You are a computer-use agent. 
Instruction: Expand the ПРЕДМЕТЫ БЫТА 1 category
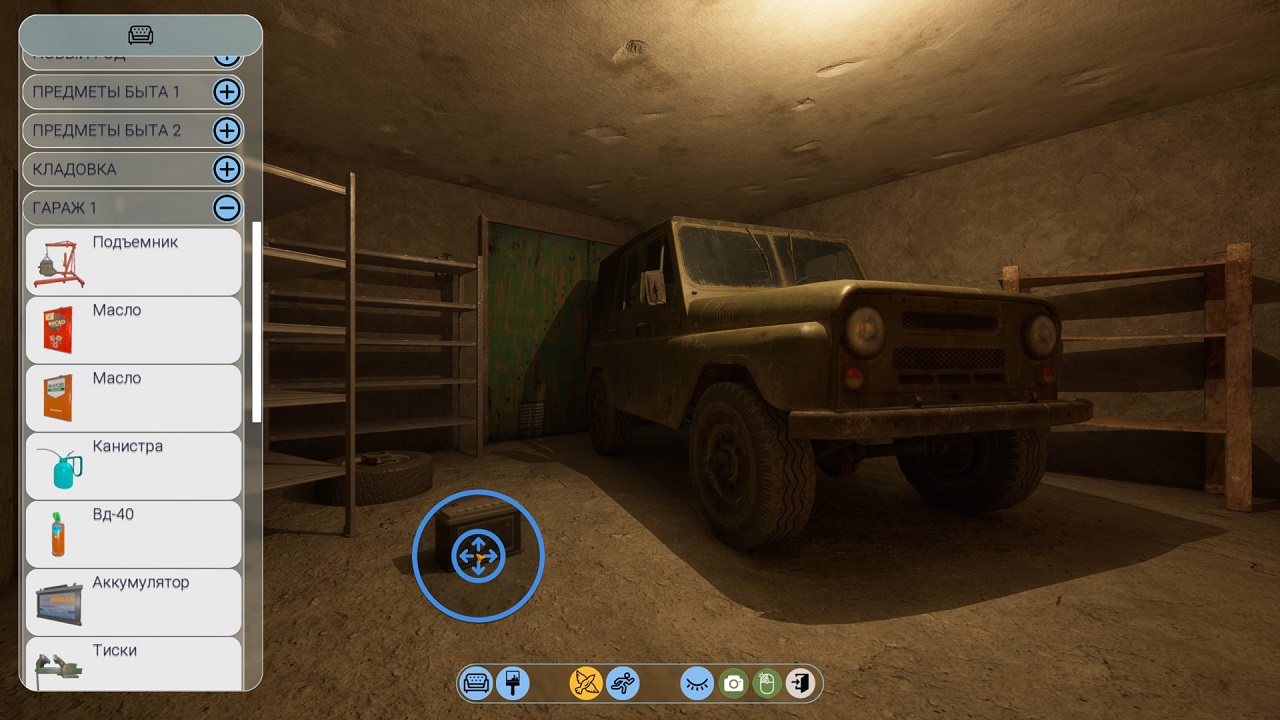pyautogui.click(x=227, y=92)
